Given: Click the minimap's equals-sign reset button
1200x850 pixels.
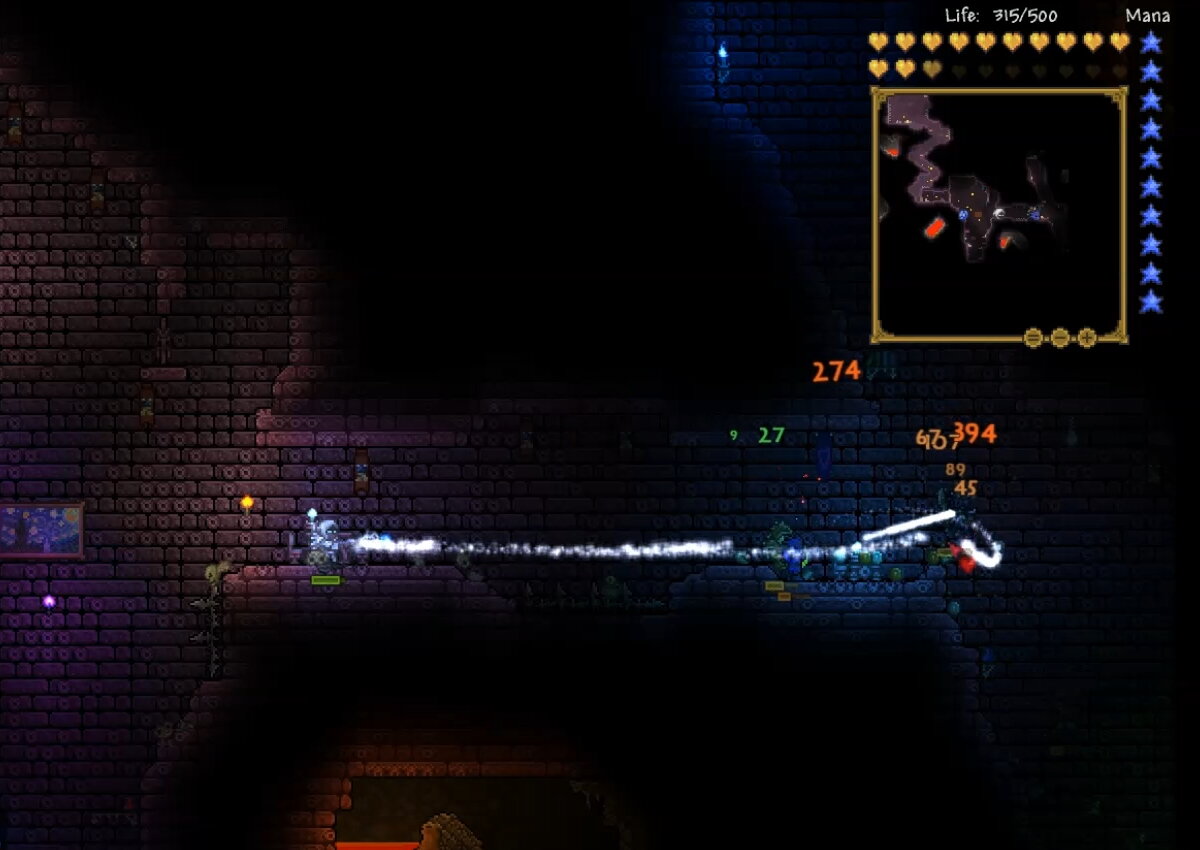Looking at the screenshot, I should [x=1033, y=337].
